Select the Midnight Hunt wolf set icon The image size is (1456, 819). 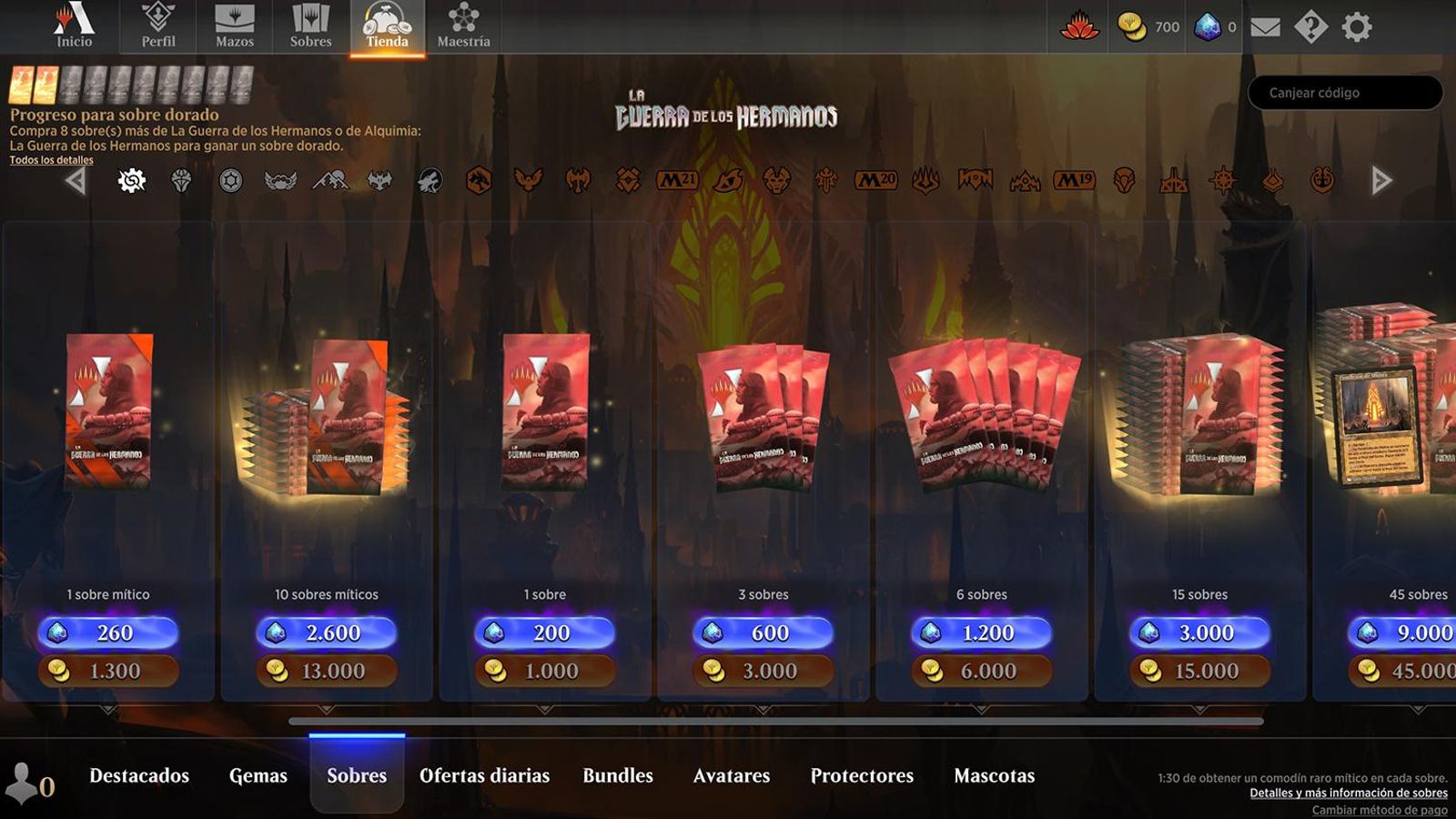pyautogui.click(x=431, y=180)
